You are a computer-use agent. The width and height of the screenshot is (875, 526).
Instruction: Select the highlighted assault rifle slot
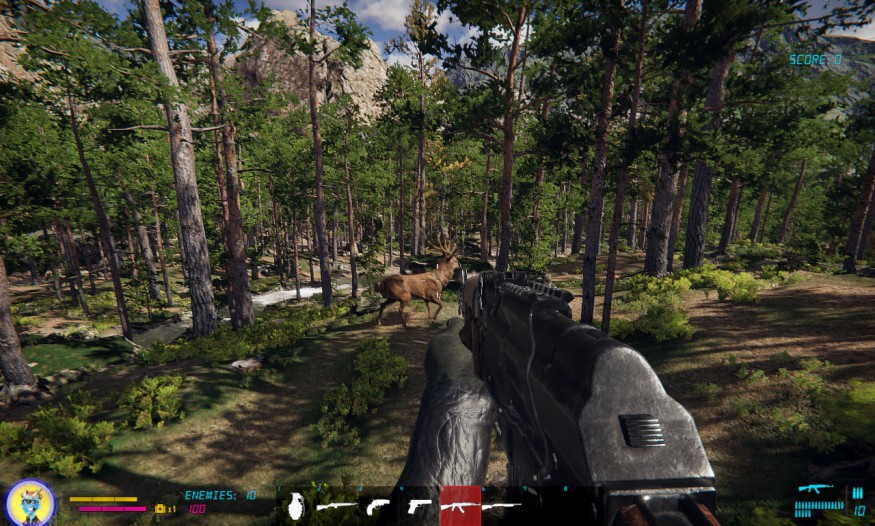tap(460, 506)
